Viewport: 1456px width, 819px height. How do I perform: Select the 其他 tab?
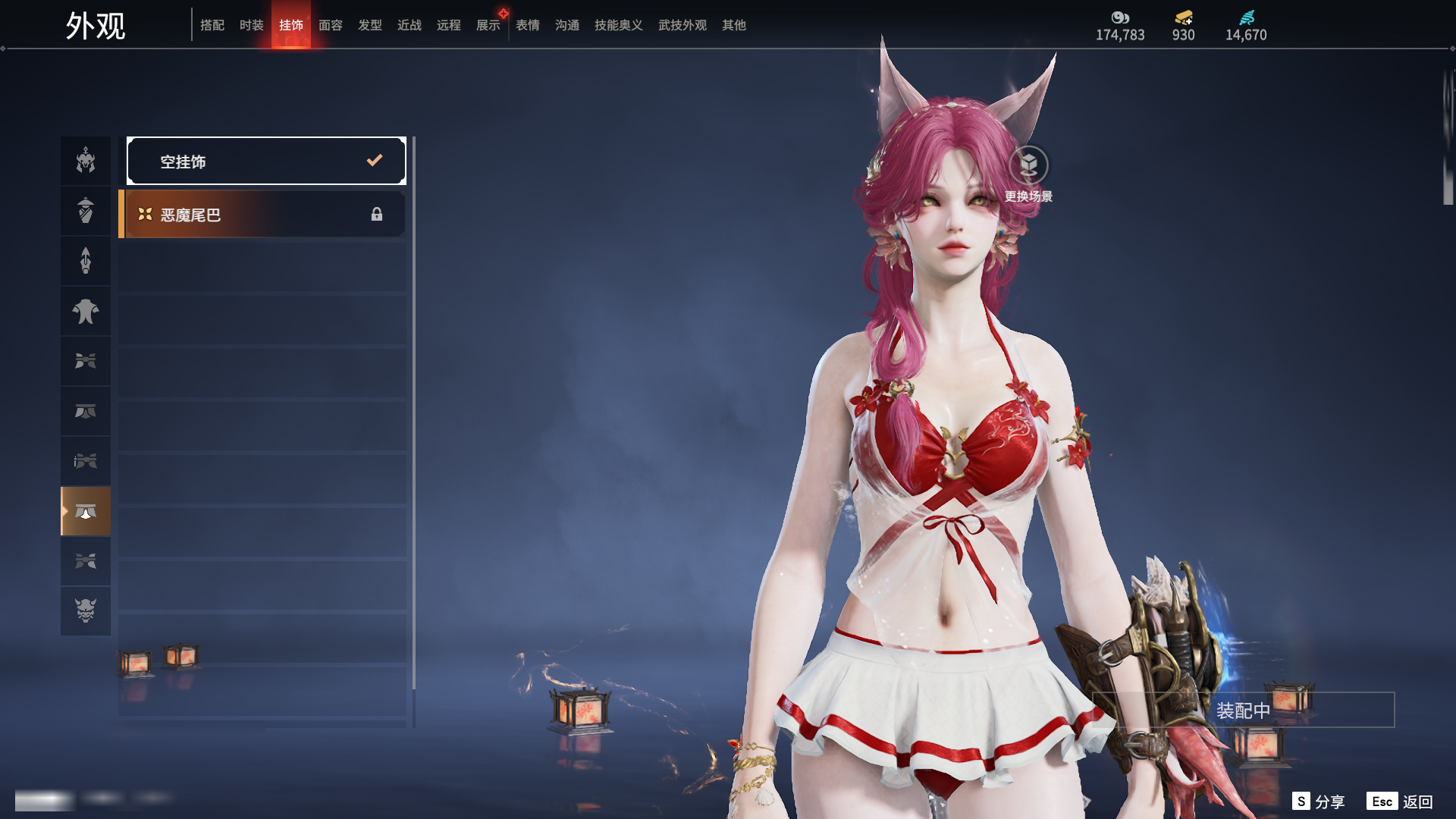(x=734, y=25)
